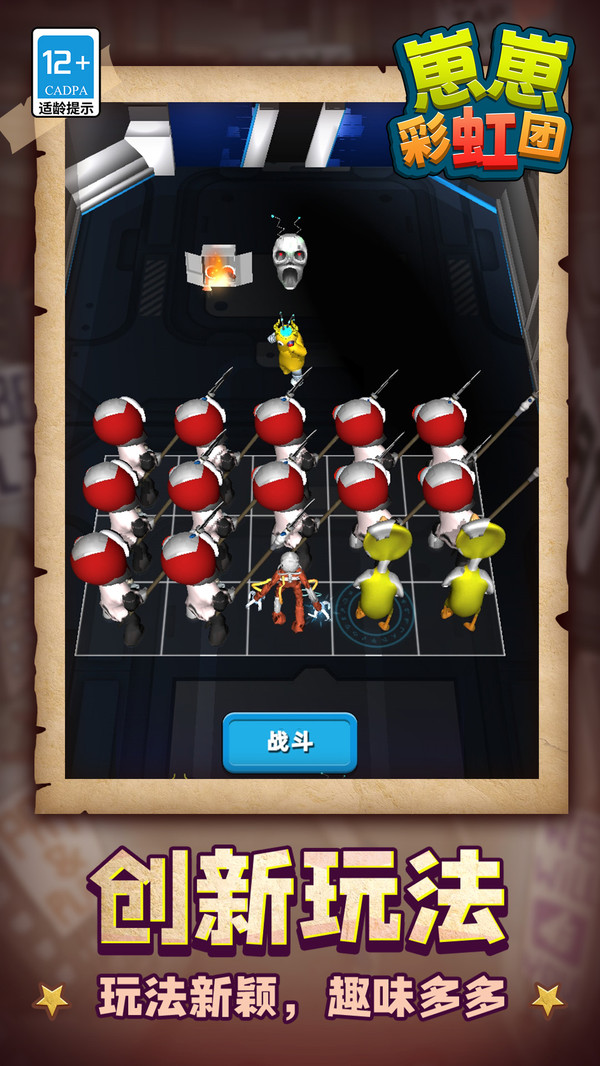This screenshot has width=600, height=1066.
Task: Open the CADPA 12+ age rating notice
Action: 66,72
